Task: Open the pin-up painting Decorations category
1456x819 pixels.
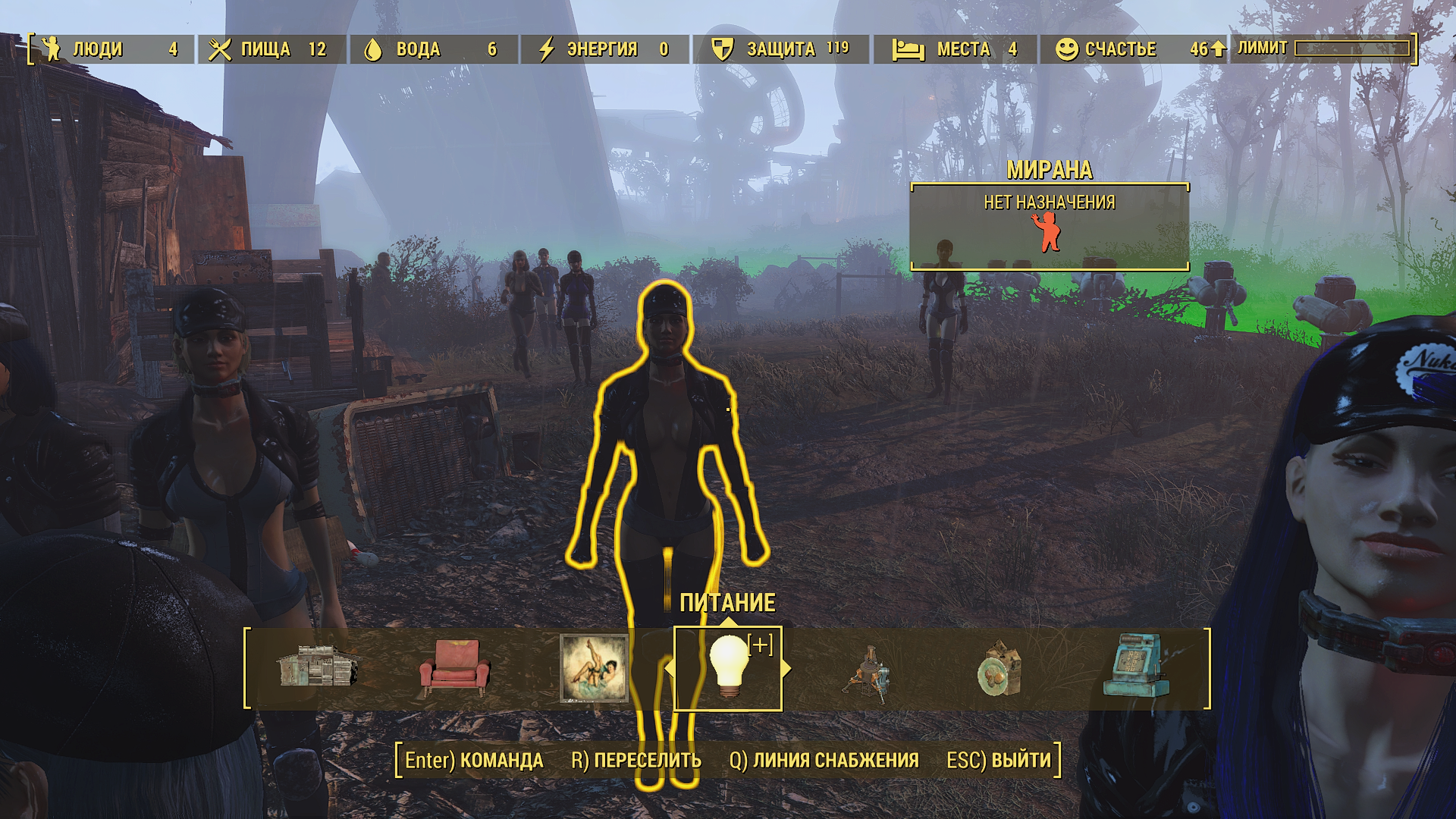Action: (x=594, y=668)
